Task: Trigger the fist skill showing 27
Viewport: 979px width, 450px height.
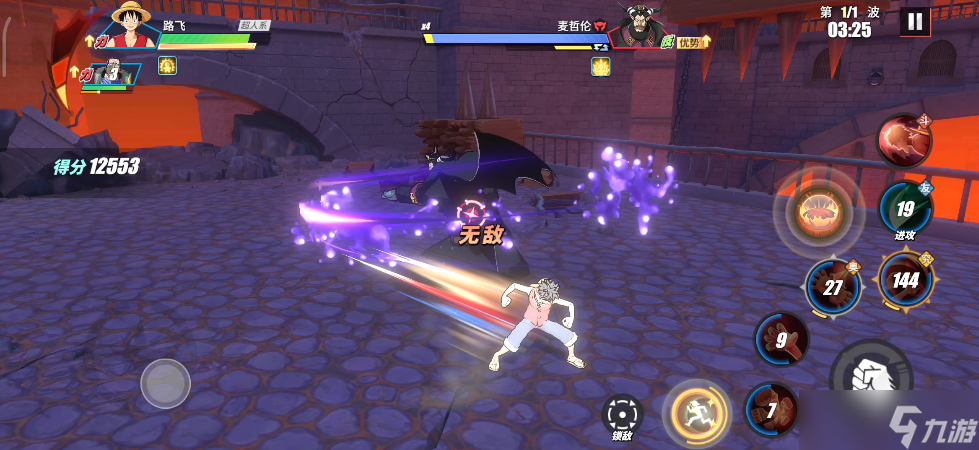Action: point(832,286)
